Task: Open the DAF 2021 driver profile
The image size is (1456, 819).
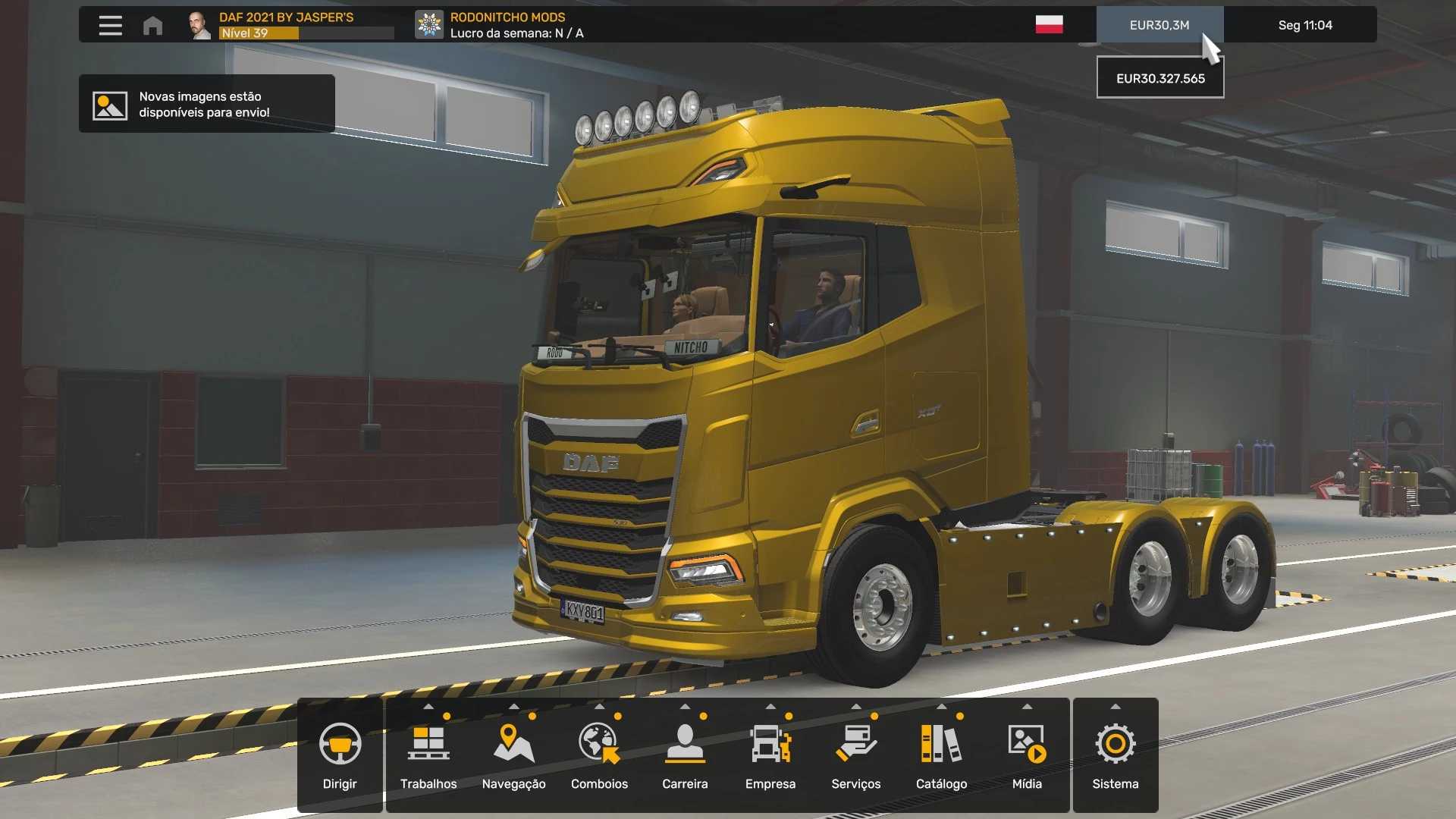Action: (288, 25)
